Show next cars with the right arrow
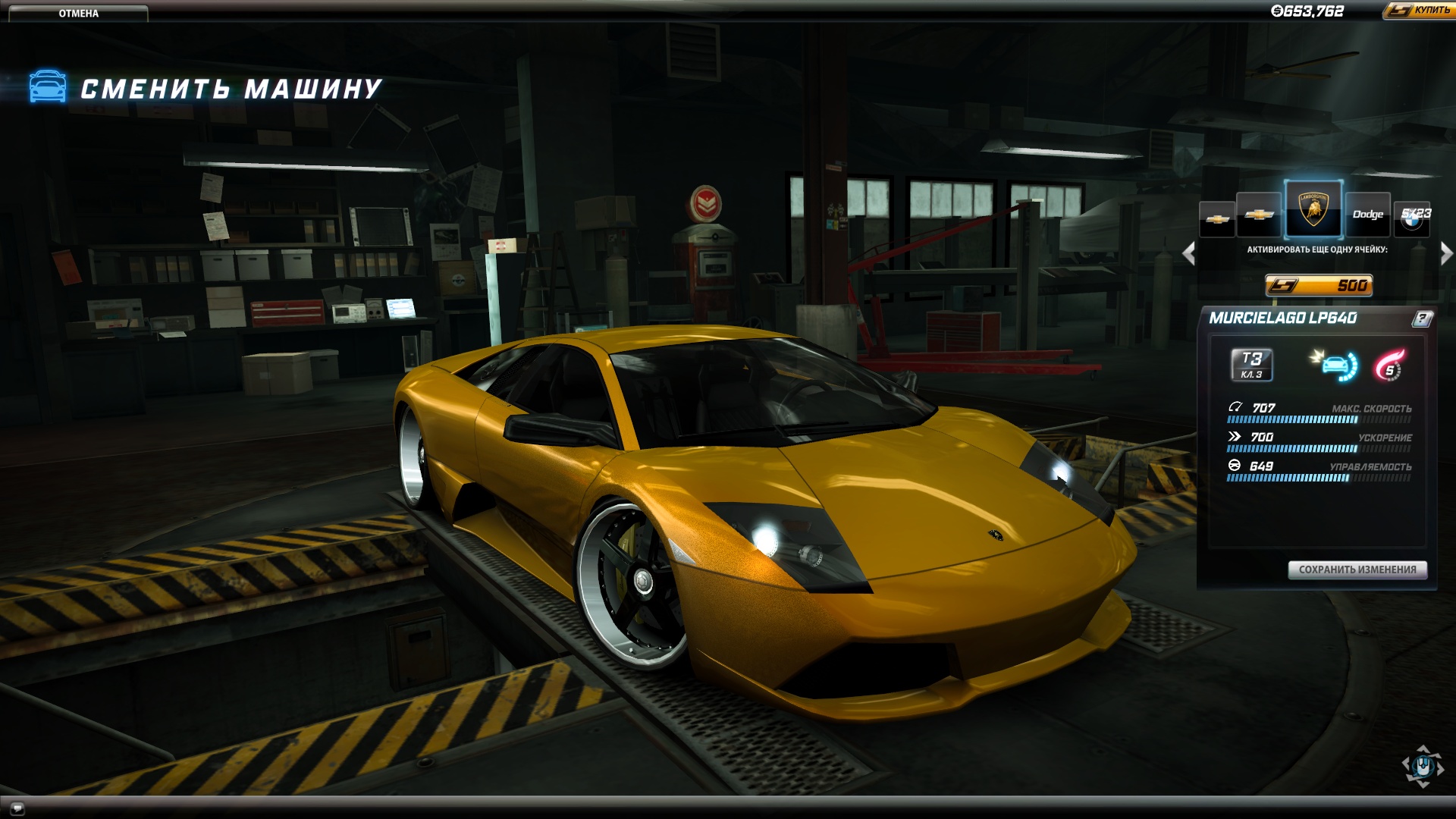This screenshot has height=819, width=1456. point(1446,253)
